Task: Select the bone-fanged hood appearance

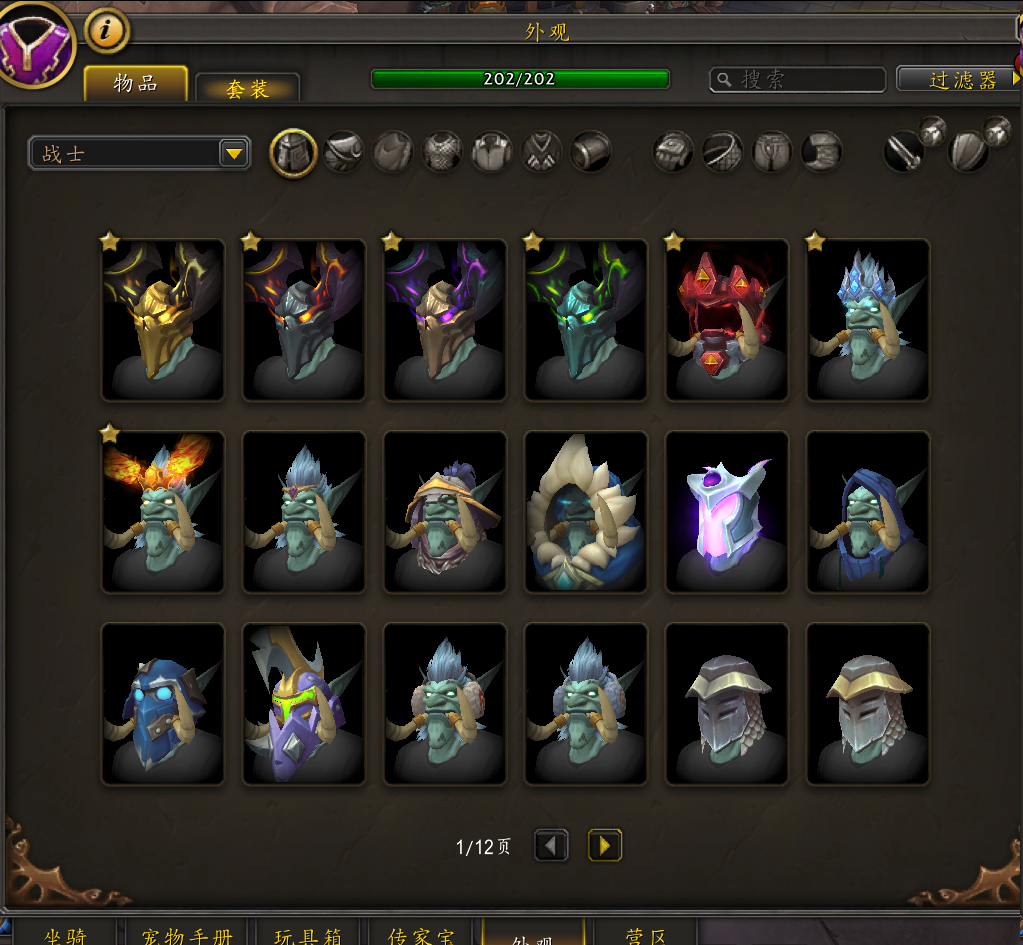Action: point(586,512)
